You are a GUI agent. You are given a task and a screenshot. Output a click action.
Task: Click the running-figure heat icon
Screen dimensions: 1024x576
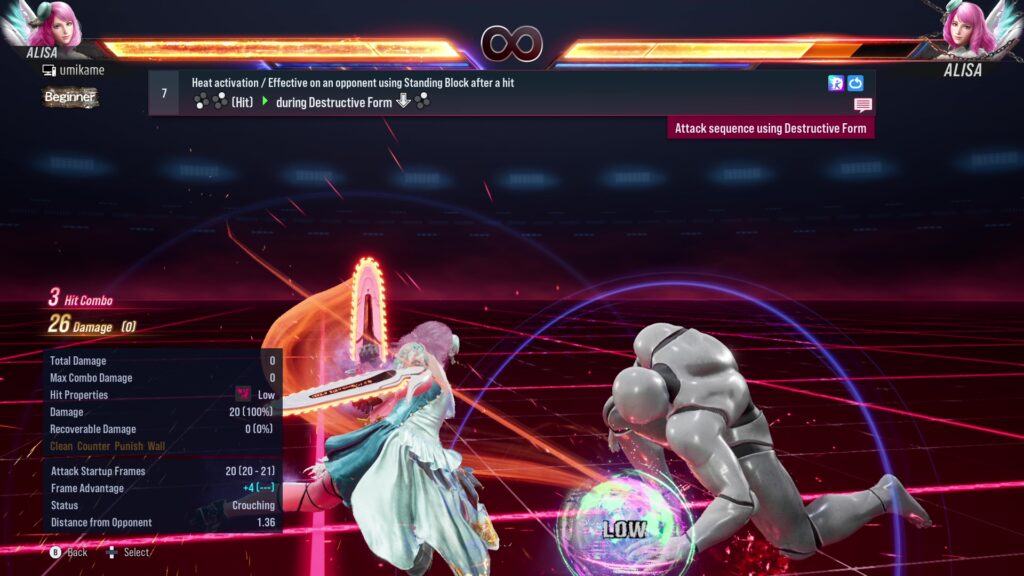point(836,83)
